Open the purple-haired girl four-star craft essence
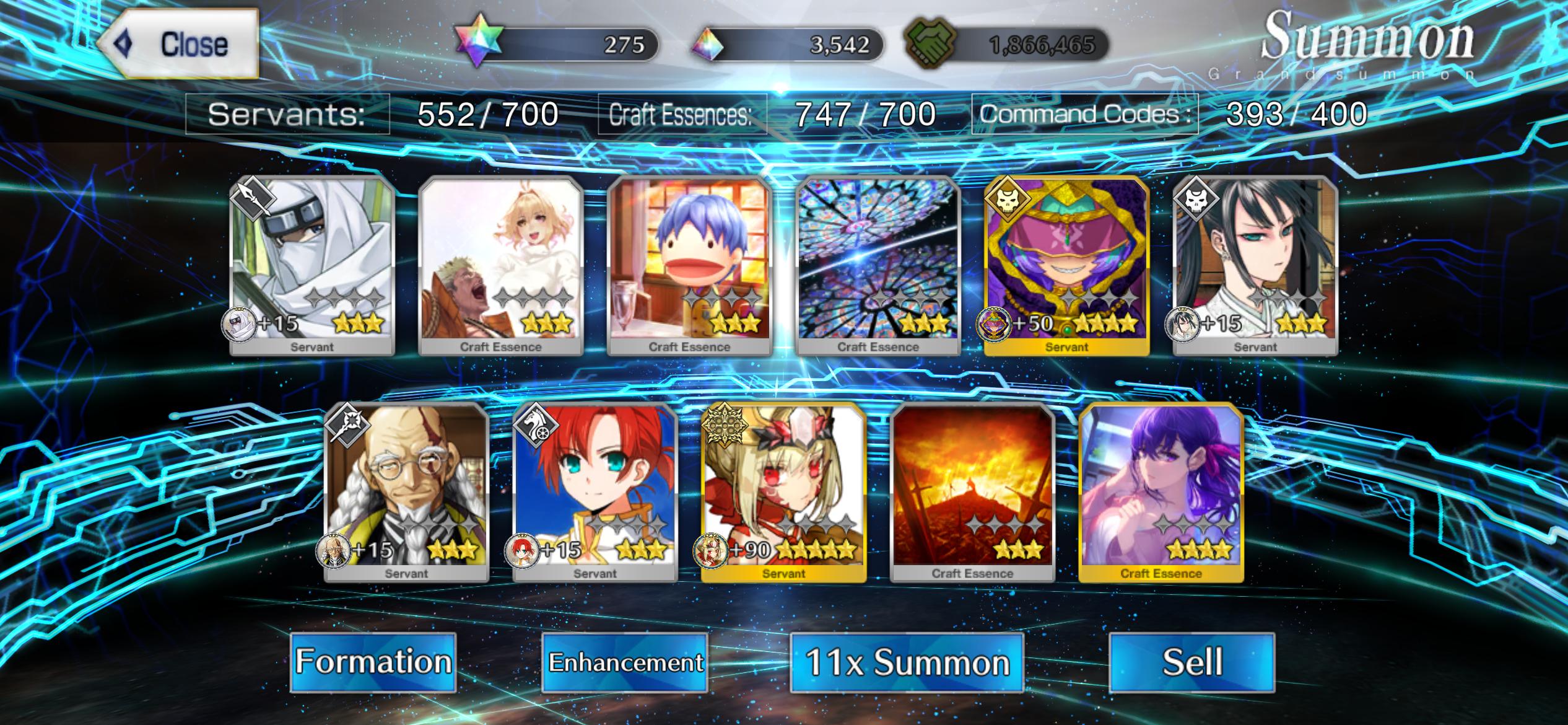 click(x=1161, y=491)
